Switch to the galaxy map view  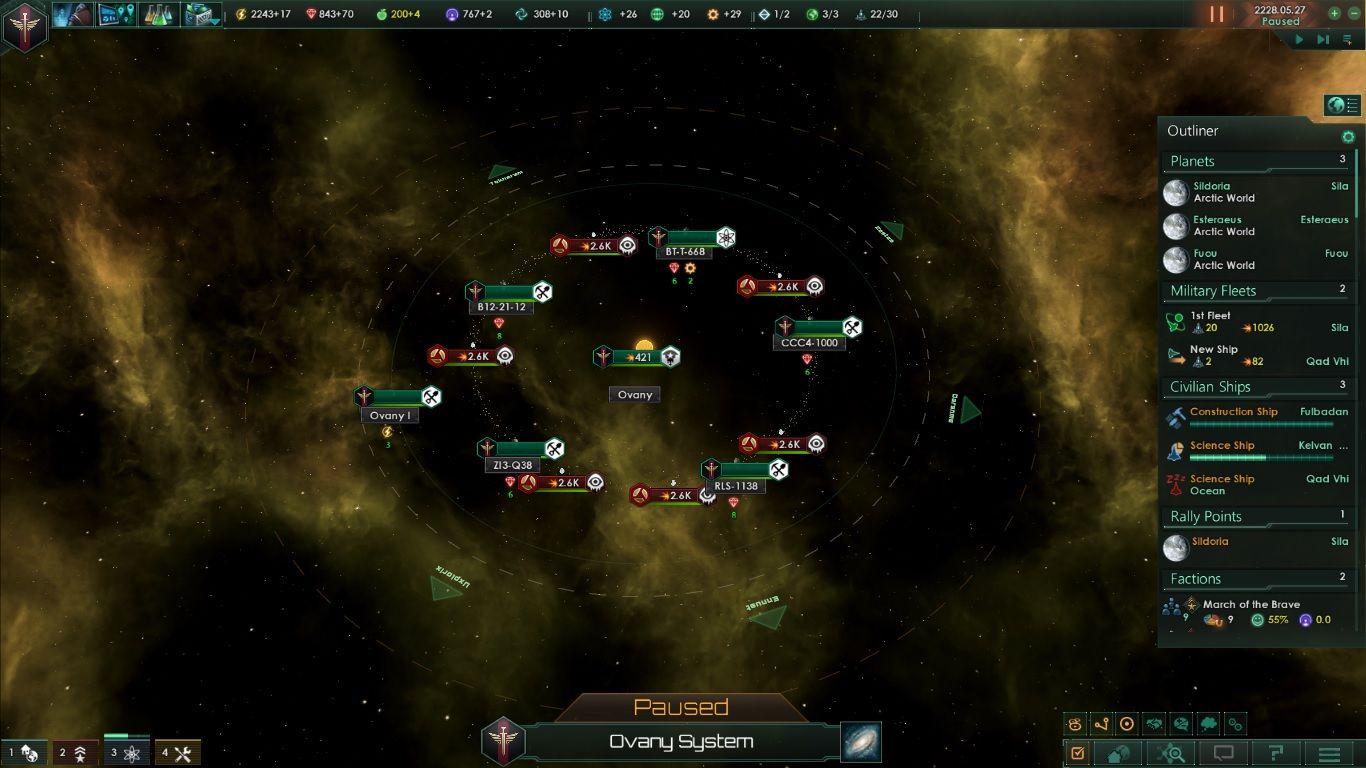[860, 742]
